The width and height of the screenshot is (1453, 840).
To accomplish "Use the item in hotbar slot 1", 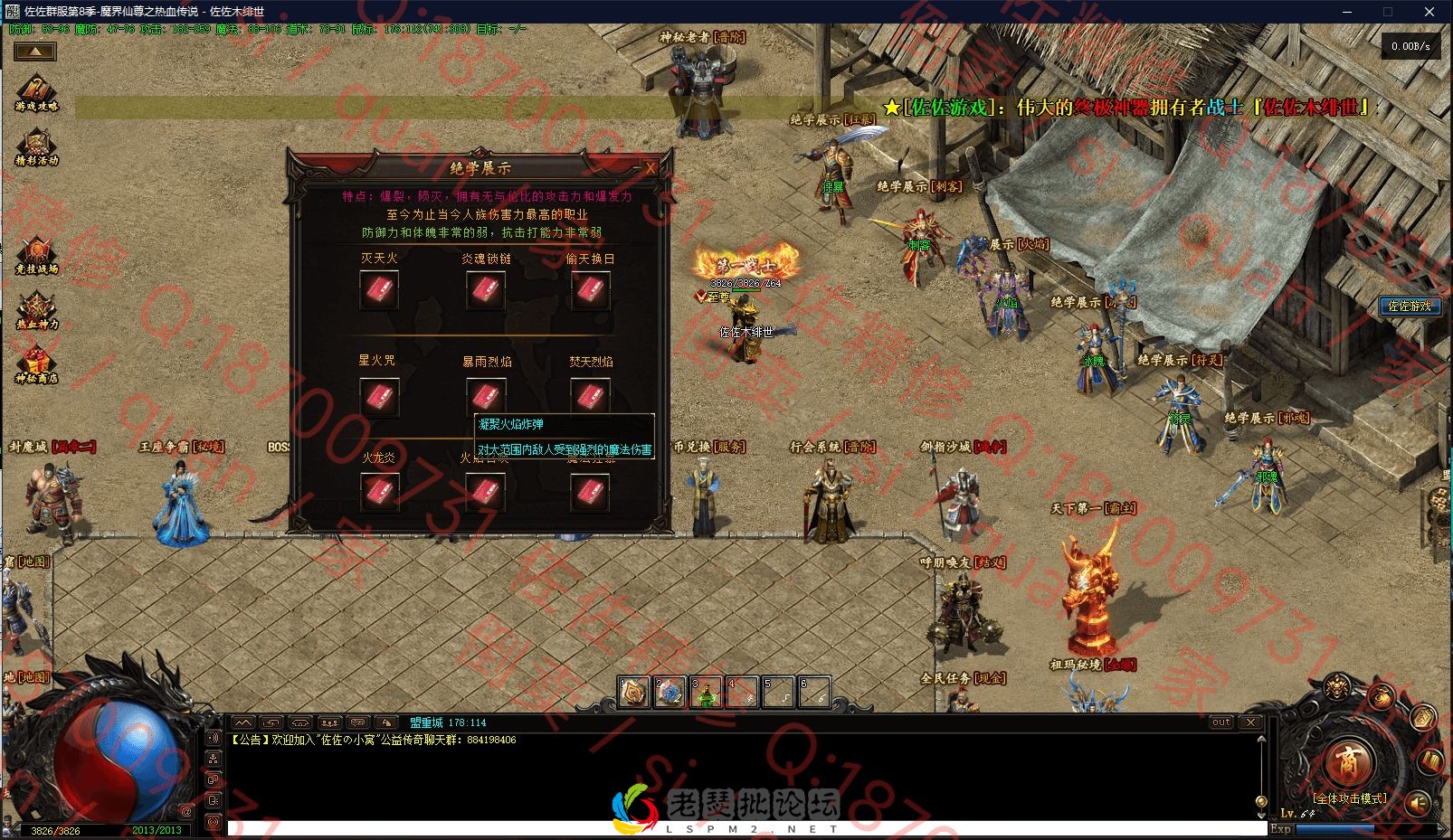I will click(633, 693).
